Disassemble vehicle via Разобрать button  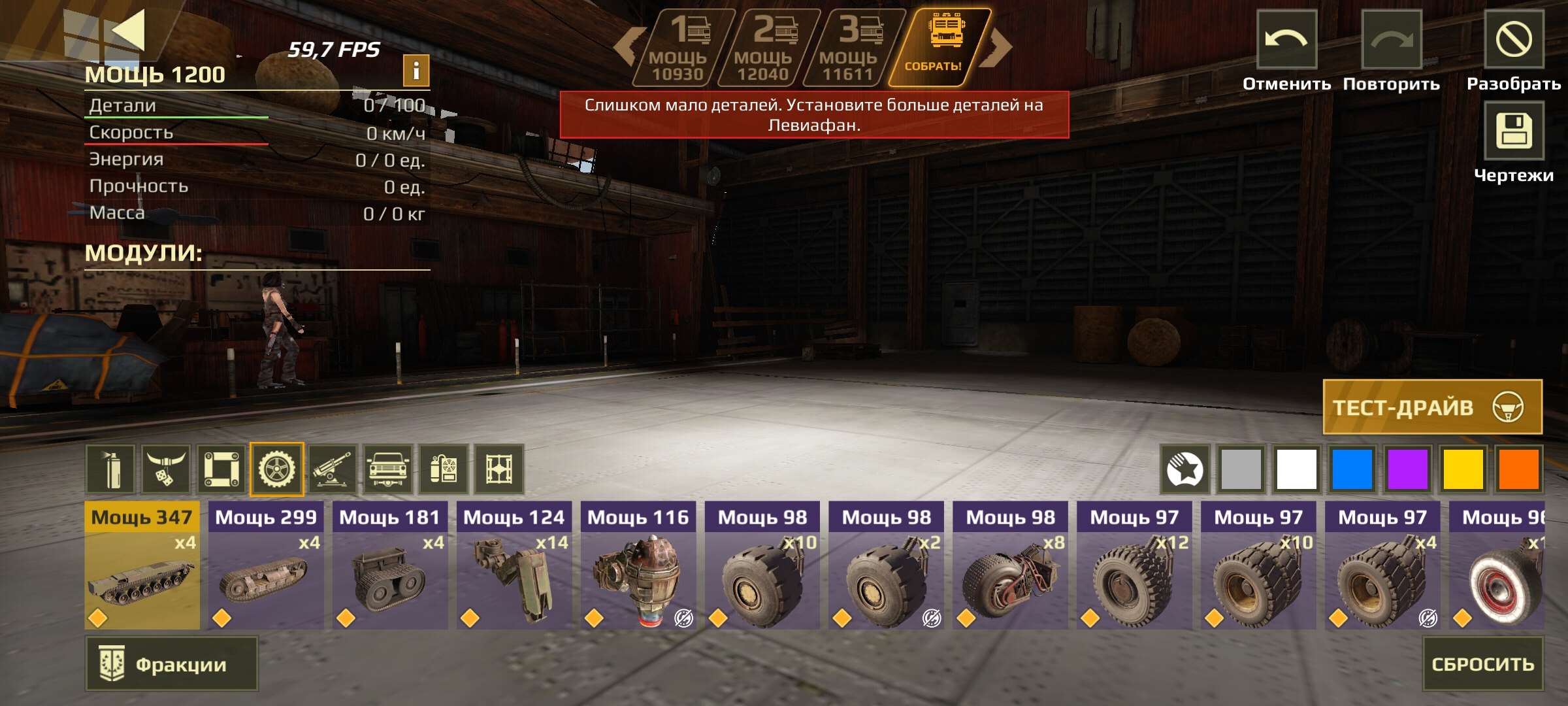[x=1513, y=39]
